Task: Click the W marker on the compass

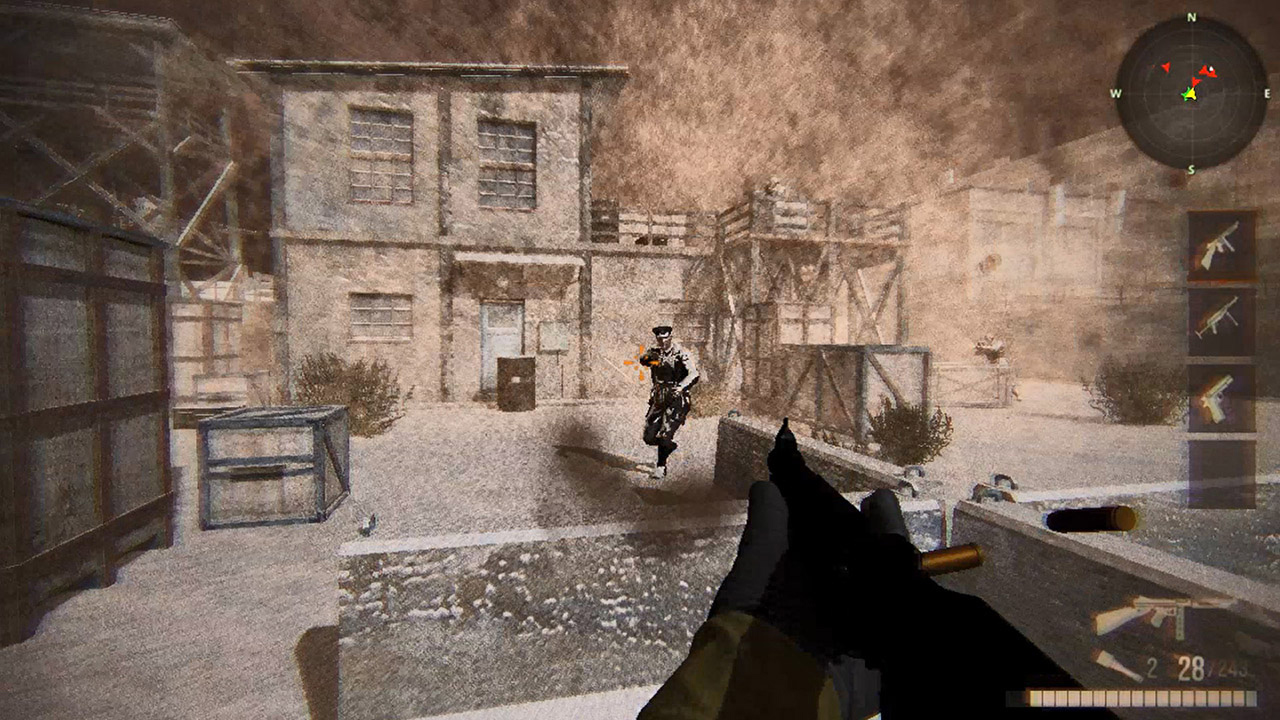Action: [1115, 93]
